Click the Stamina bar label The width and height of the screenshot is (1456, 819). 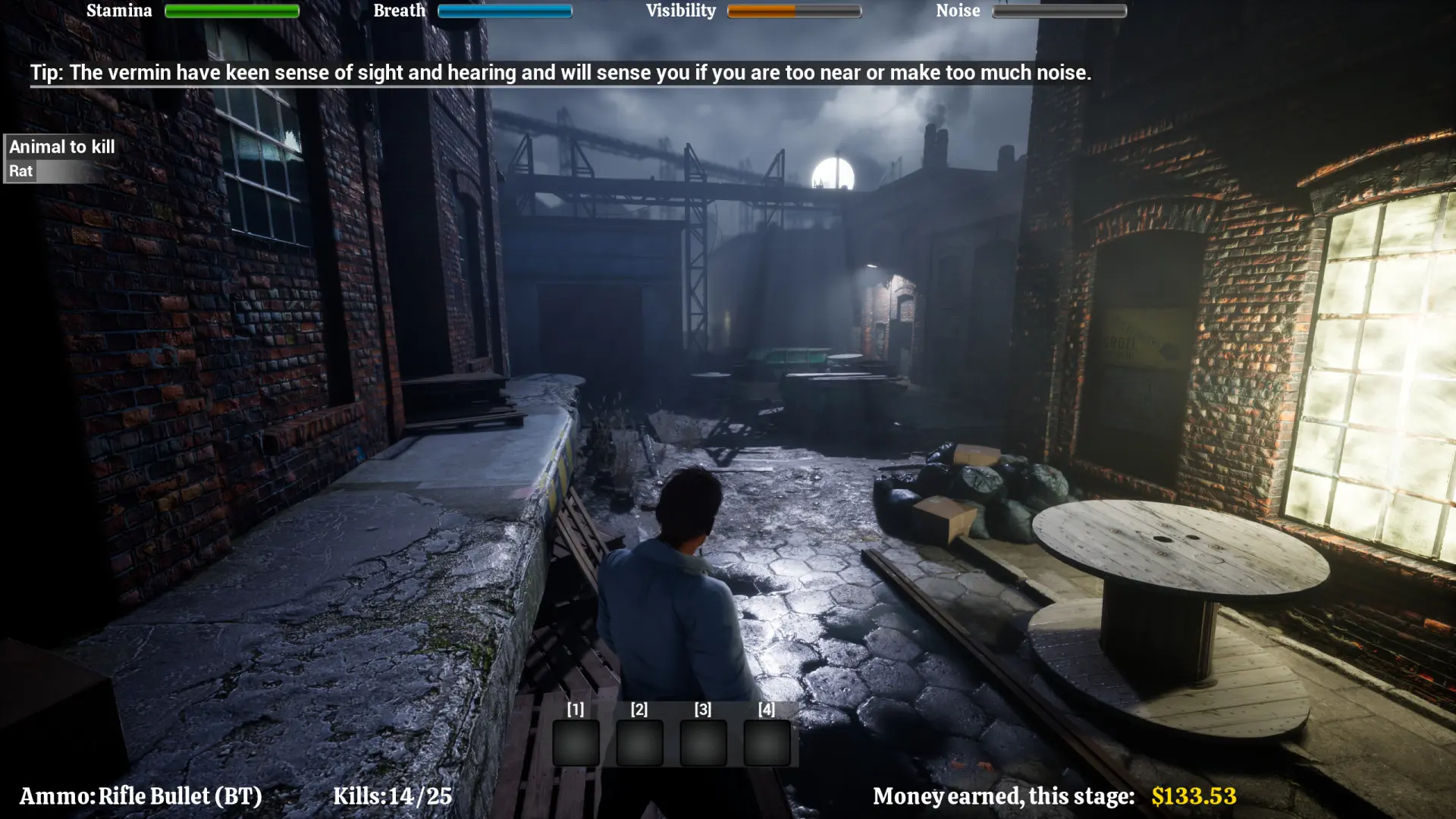[x=119, y=11]
